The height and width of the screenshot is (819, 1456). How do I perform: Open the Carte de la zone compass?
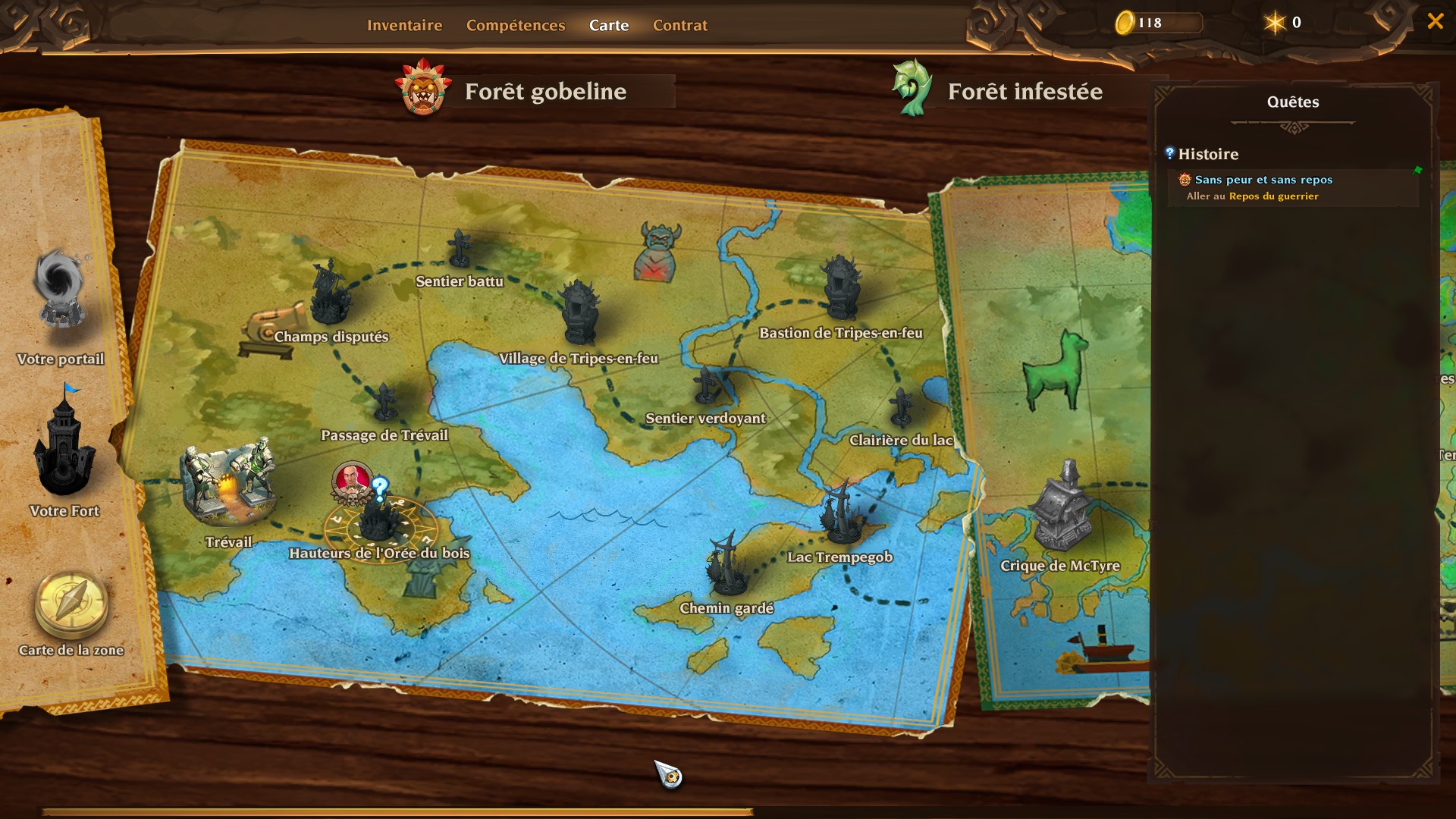click(71, 604)
